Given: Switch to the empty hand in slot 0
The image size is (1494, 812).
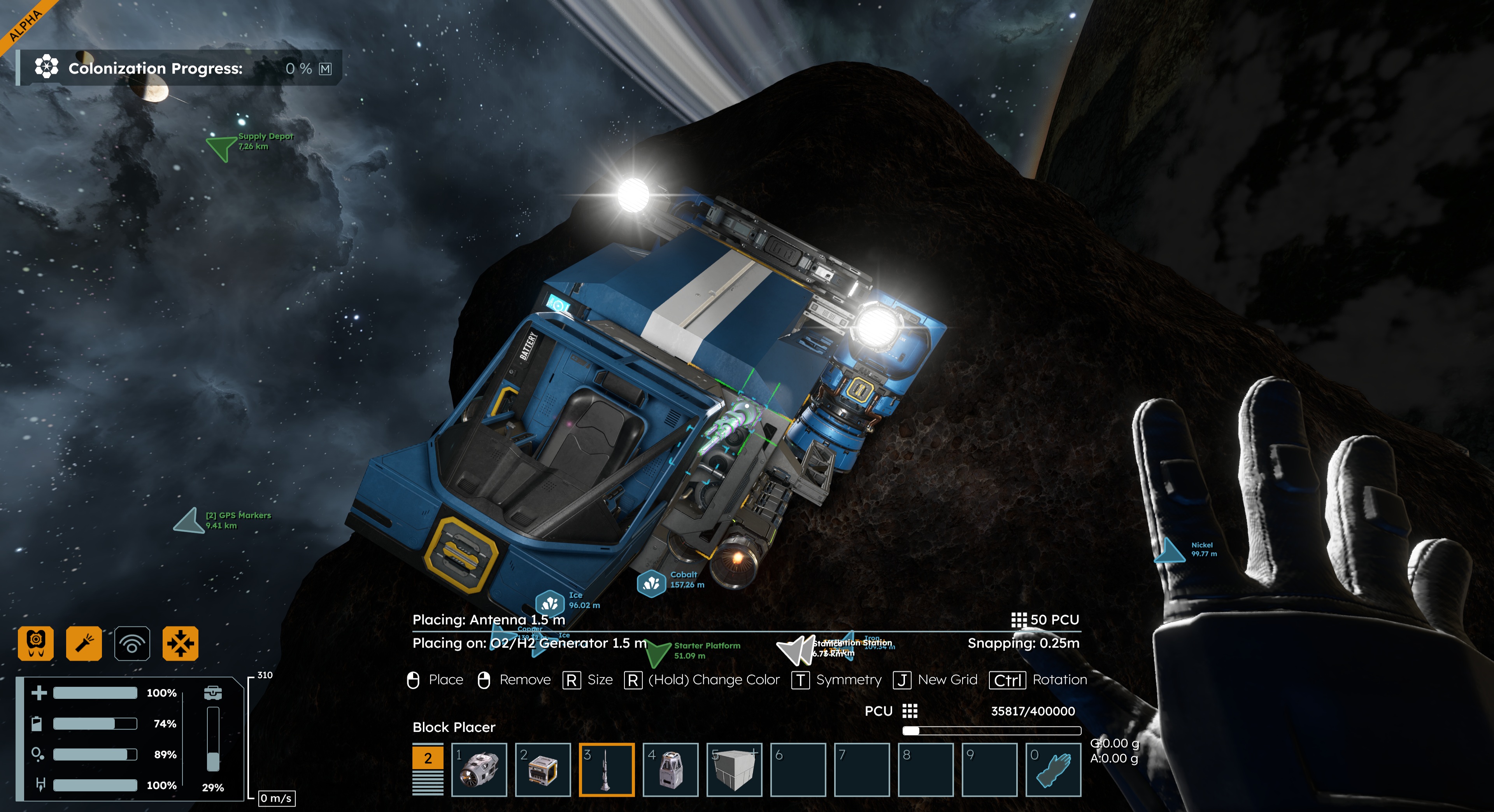Looking at the screenshot, I should pos(1053,770).
